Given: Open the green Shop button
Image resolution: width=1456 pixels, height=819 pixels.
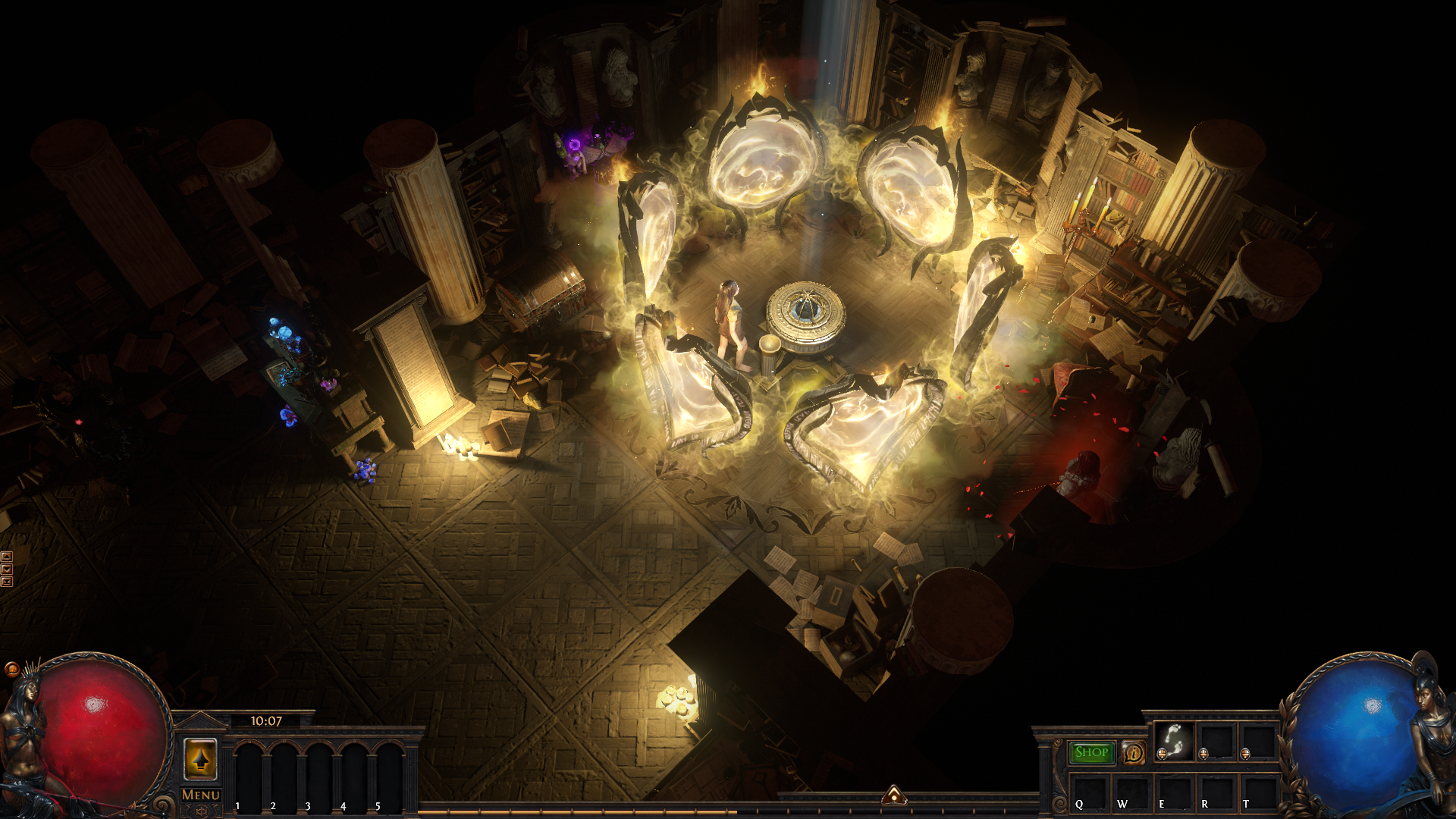Looking at the screenshot, I should (x=1091, y=752).
